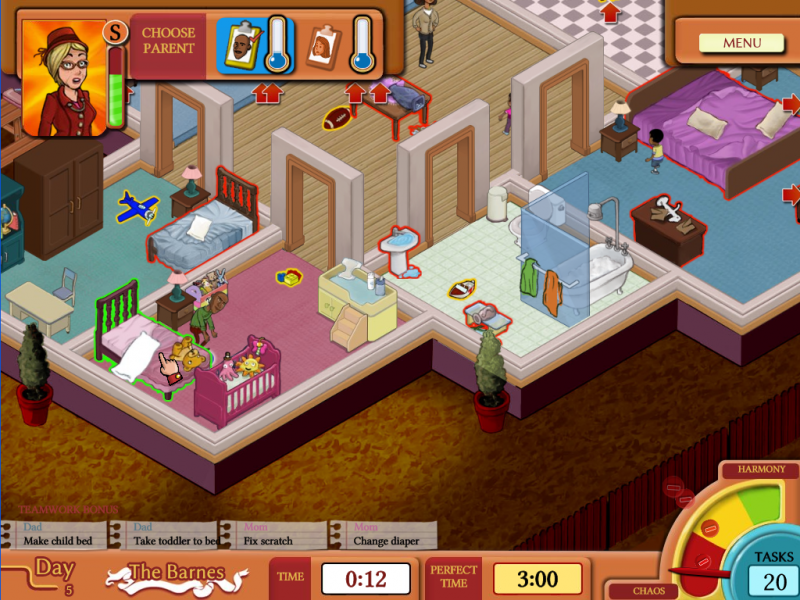Select the "Make child bed" task note
This screenshot has height=600, width=800.
tap(58, 536)
